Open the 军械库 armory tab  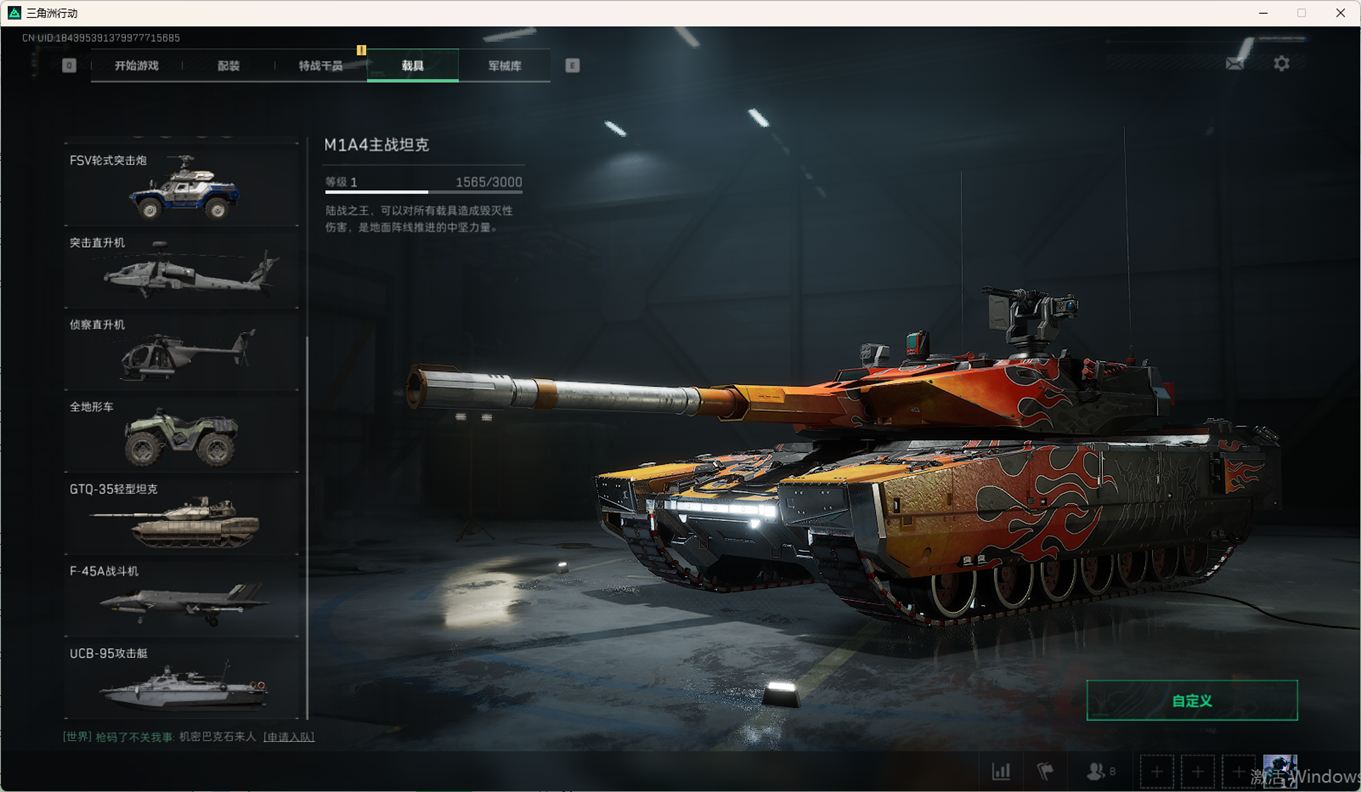[504, 66]
